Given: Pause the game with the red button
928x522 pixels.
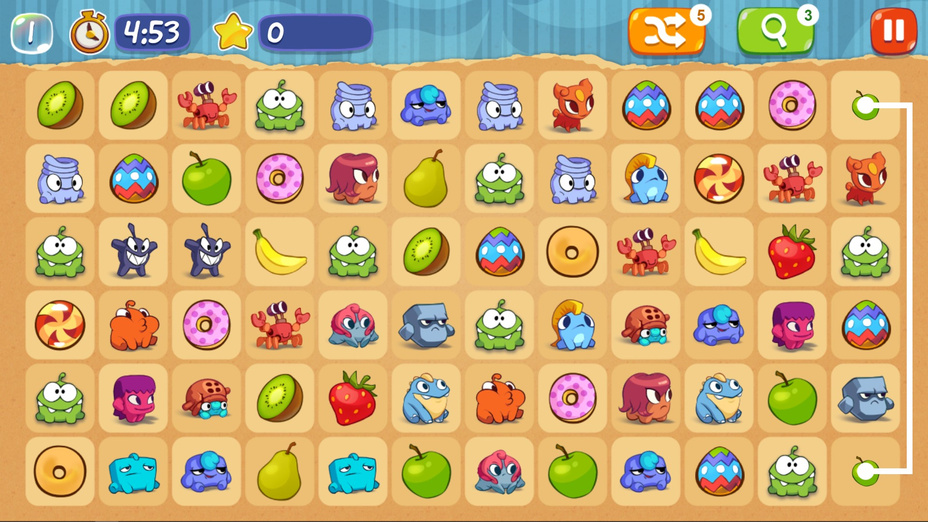Looking at the screenshot, I should (x=893, y=31).
